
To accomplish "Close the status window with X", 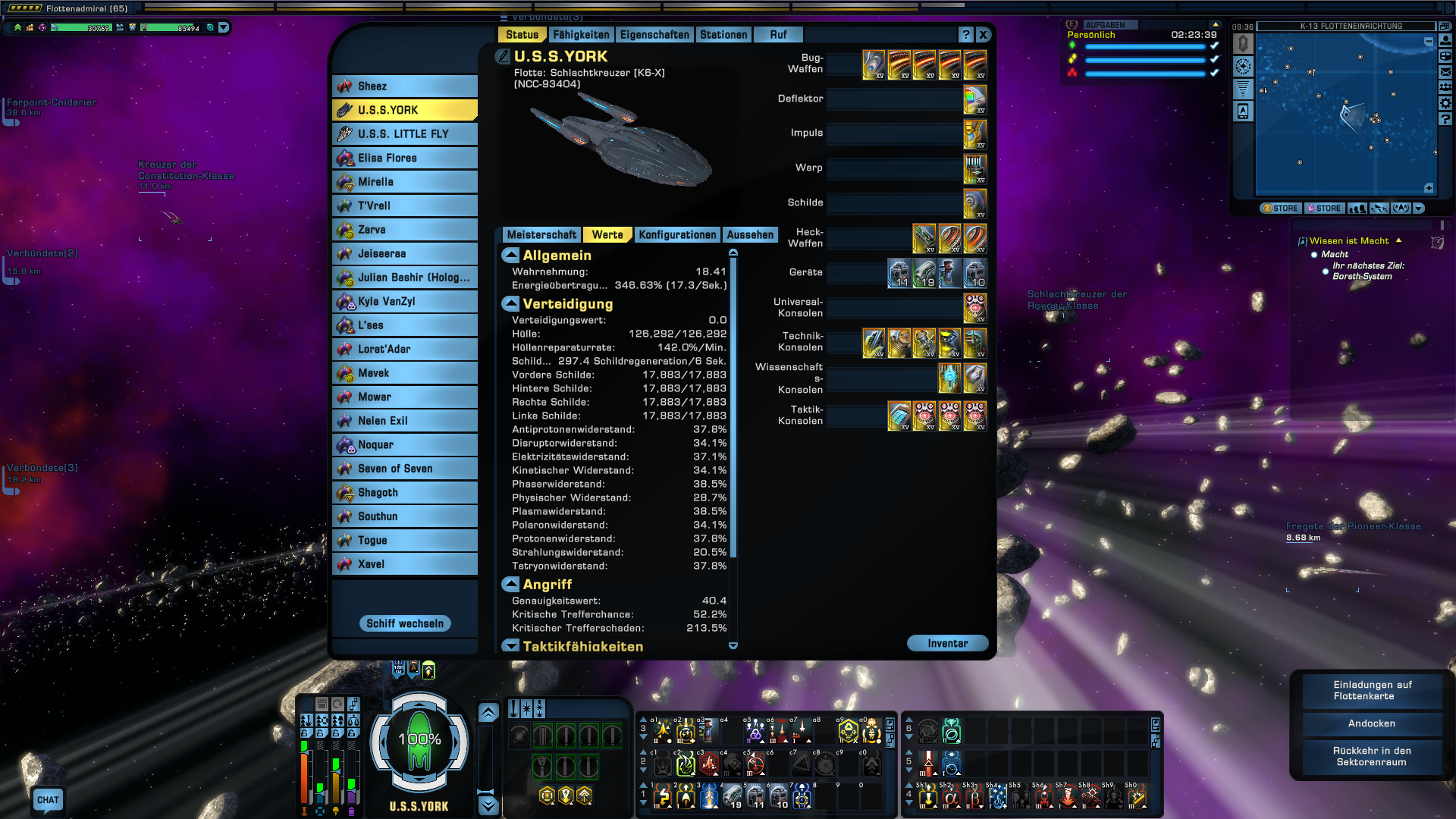I will [x=983, y=35].
